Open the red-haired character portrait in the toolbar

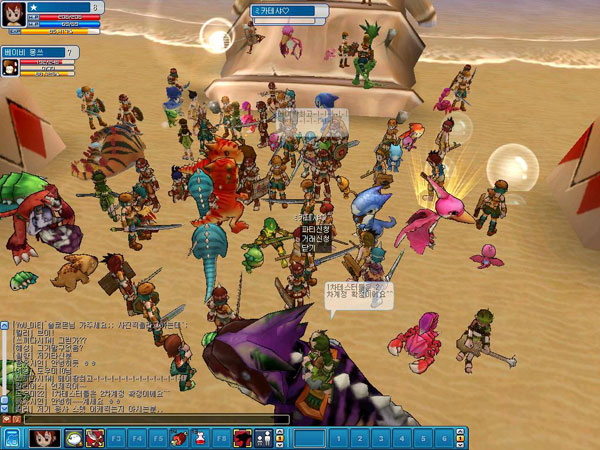click(x=44, y=438)
